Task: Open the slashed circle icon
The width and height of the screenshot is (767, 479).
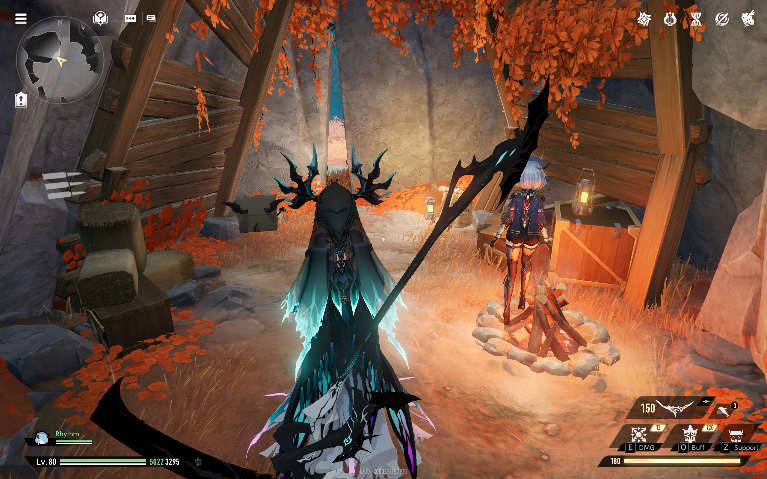Action: [x=721, y=18]
